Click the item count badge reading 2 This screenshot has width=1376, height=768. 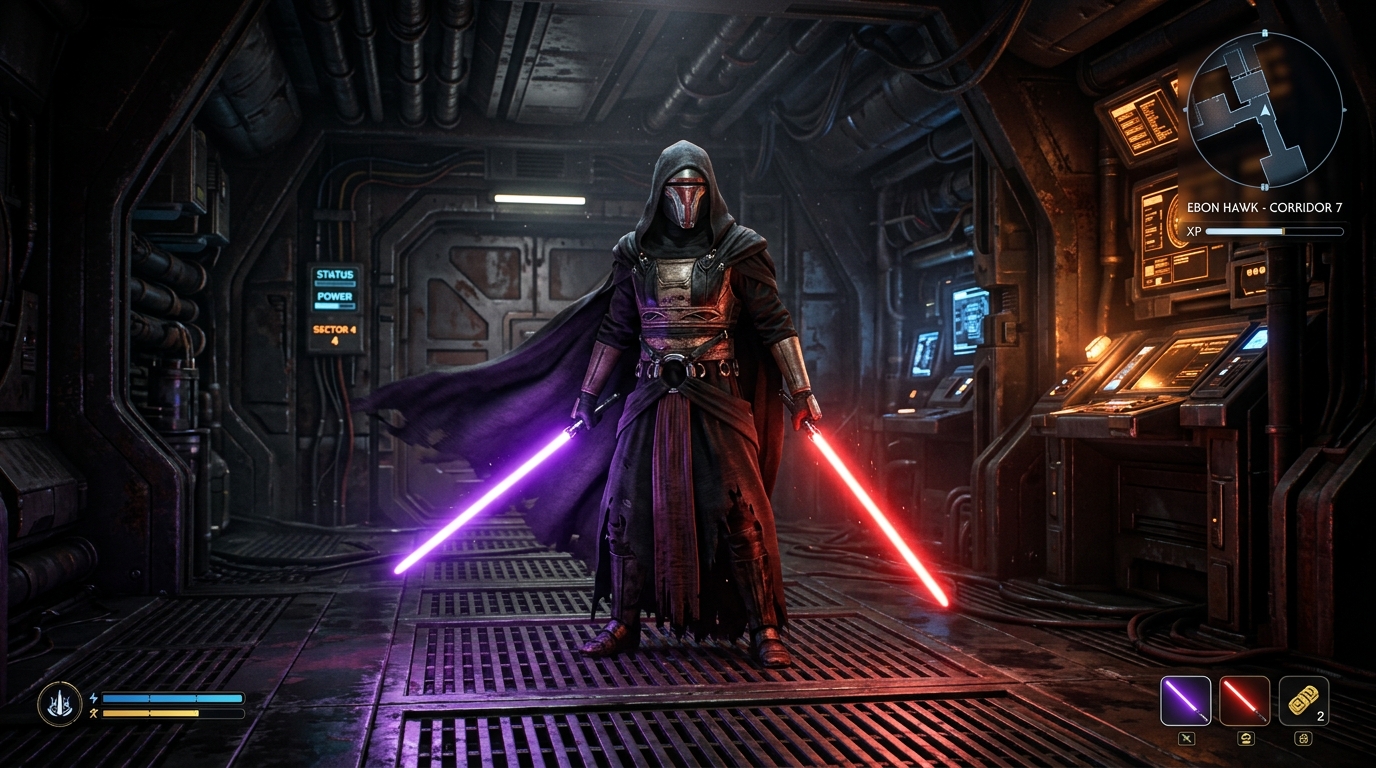click(x=1320, y=716)
